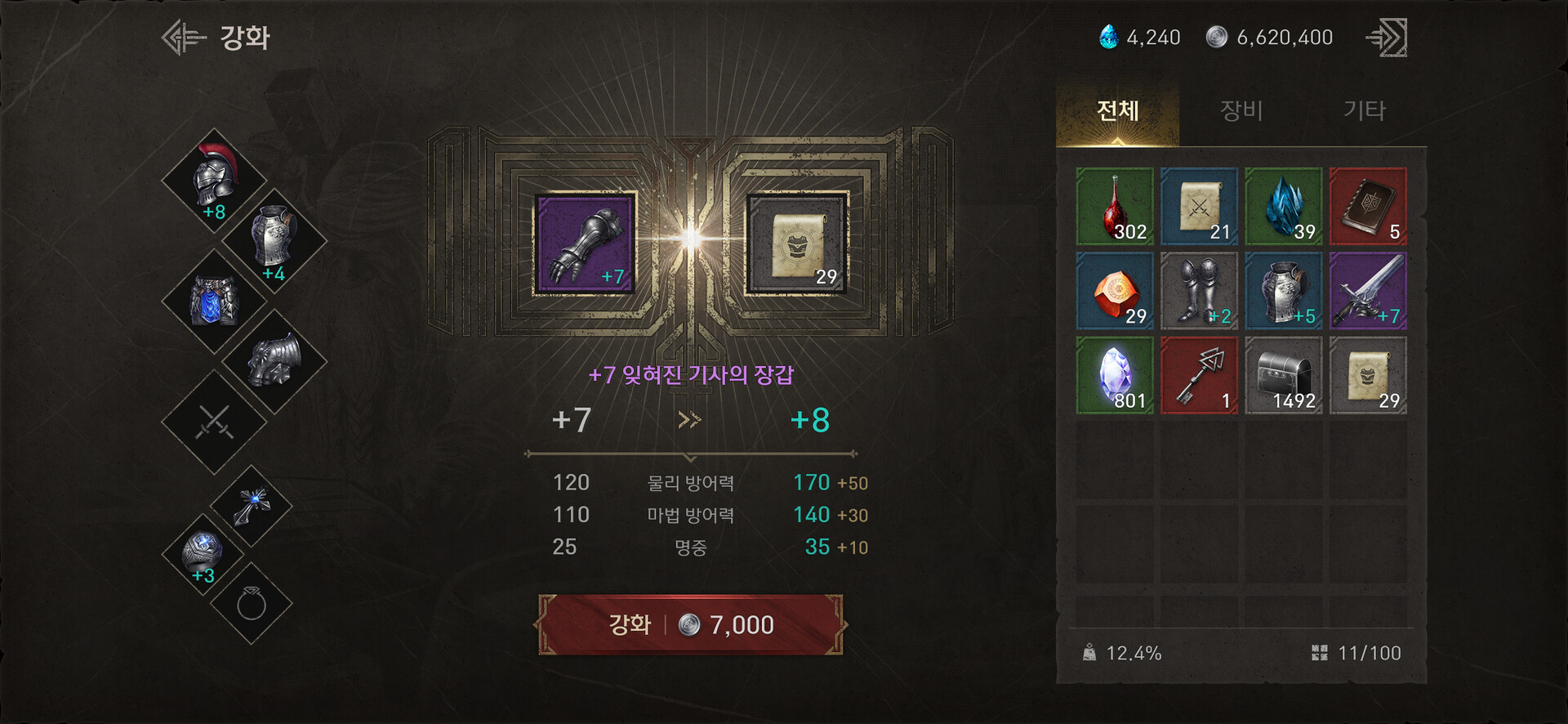Select the +7 sword in inventory
The width and height of the screenshot is (1568, 724).
pos(1368,291)
